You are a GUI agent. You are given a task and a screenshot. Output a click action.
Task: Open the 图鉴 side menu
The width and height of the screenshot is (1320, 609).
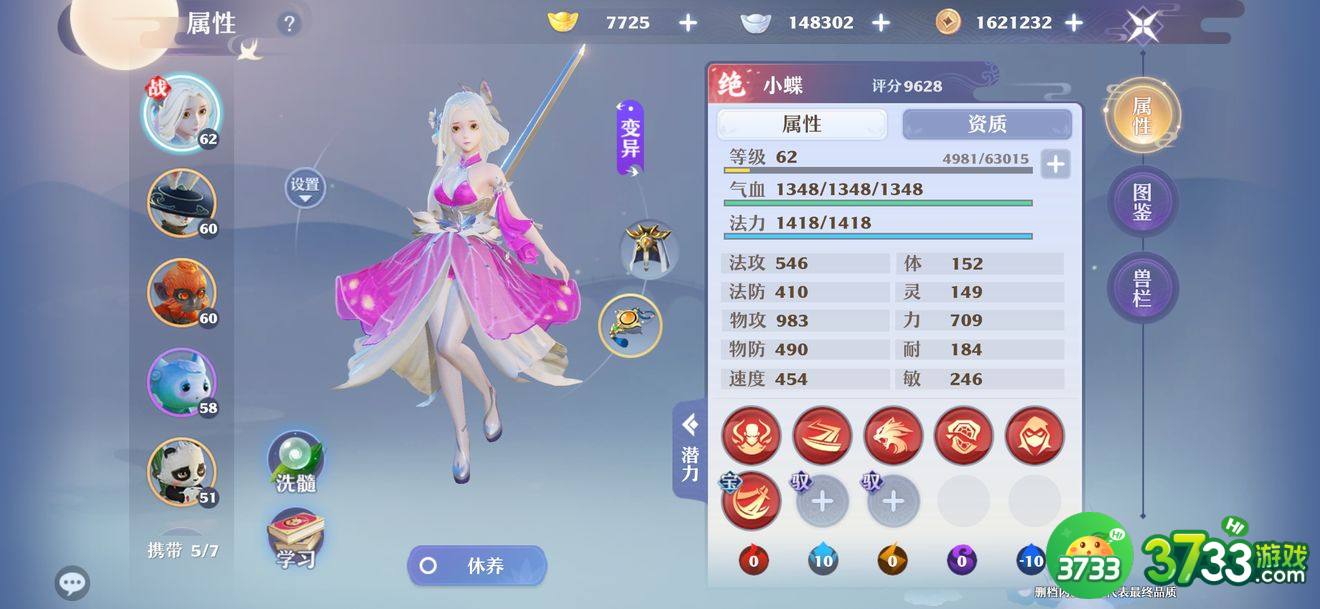1142,201
